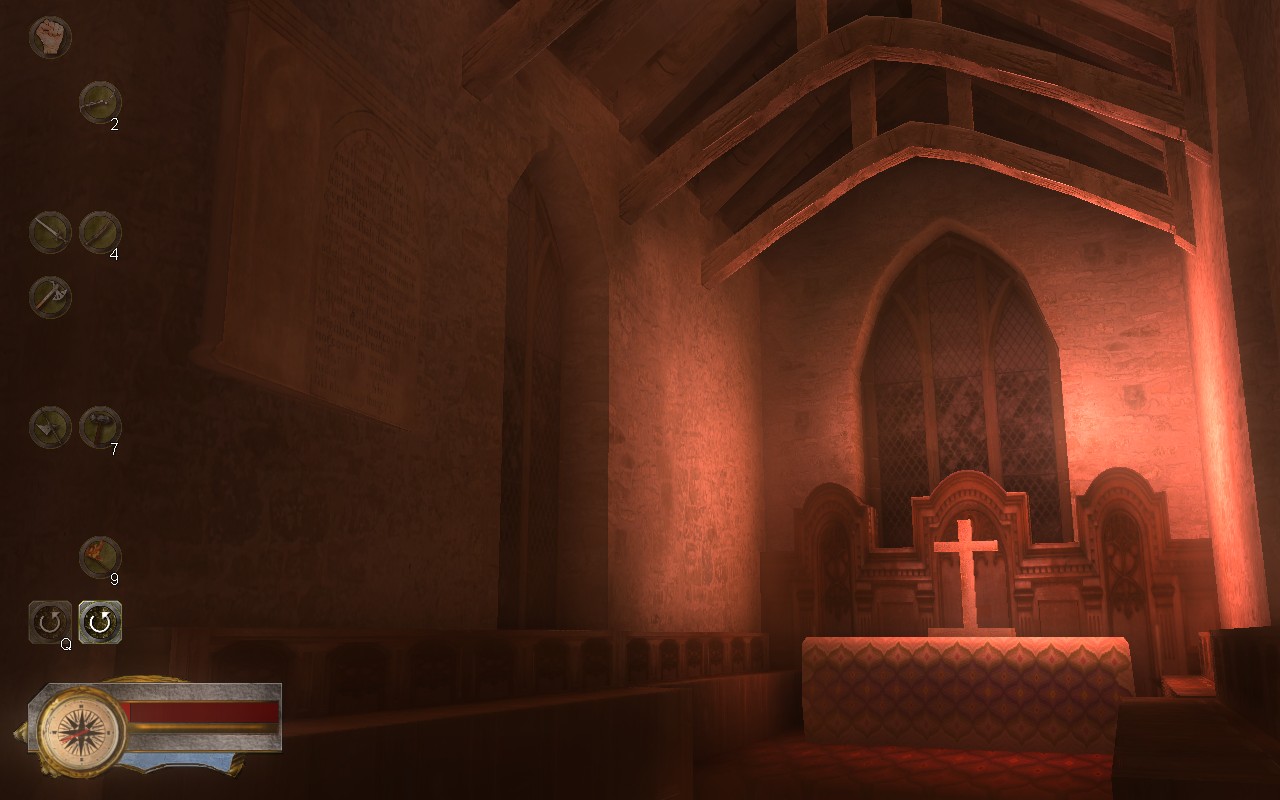Viewport: 1280px width, 800px height.
Task: Click the highlighted reload icon next to Q
Action: point(100,621)
